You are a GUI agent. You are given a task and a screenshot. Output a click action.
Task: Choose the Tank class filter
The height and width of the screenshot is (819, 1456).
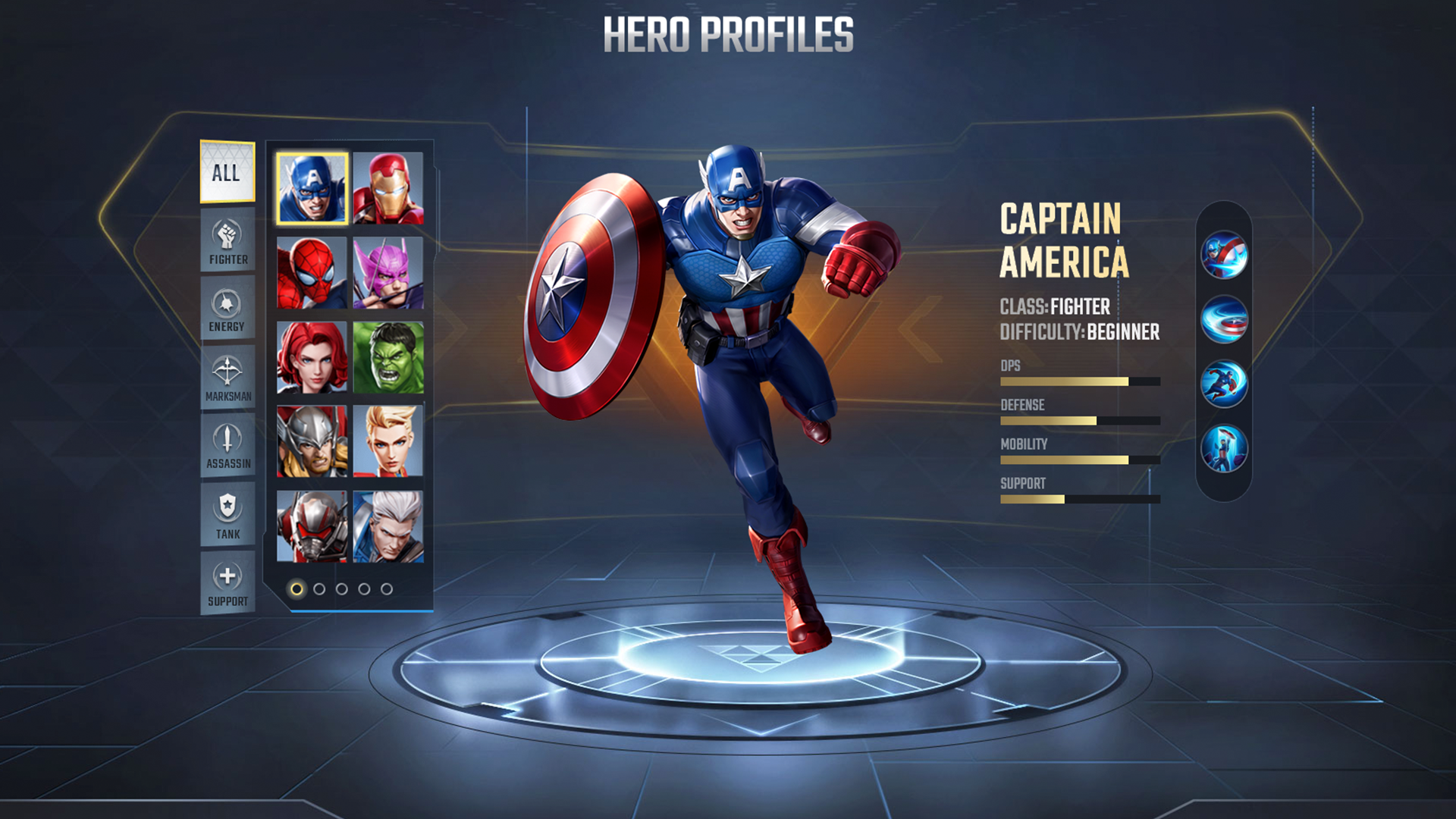click(x=227, y=514)
